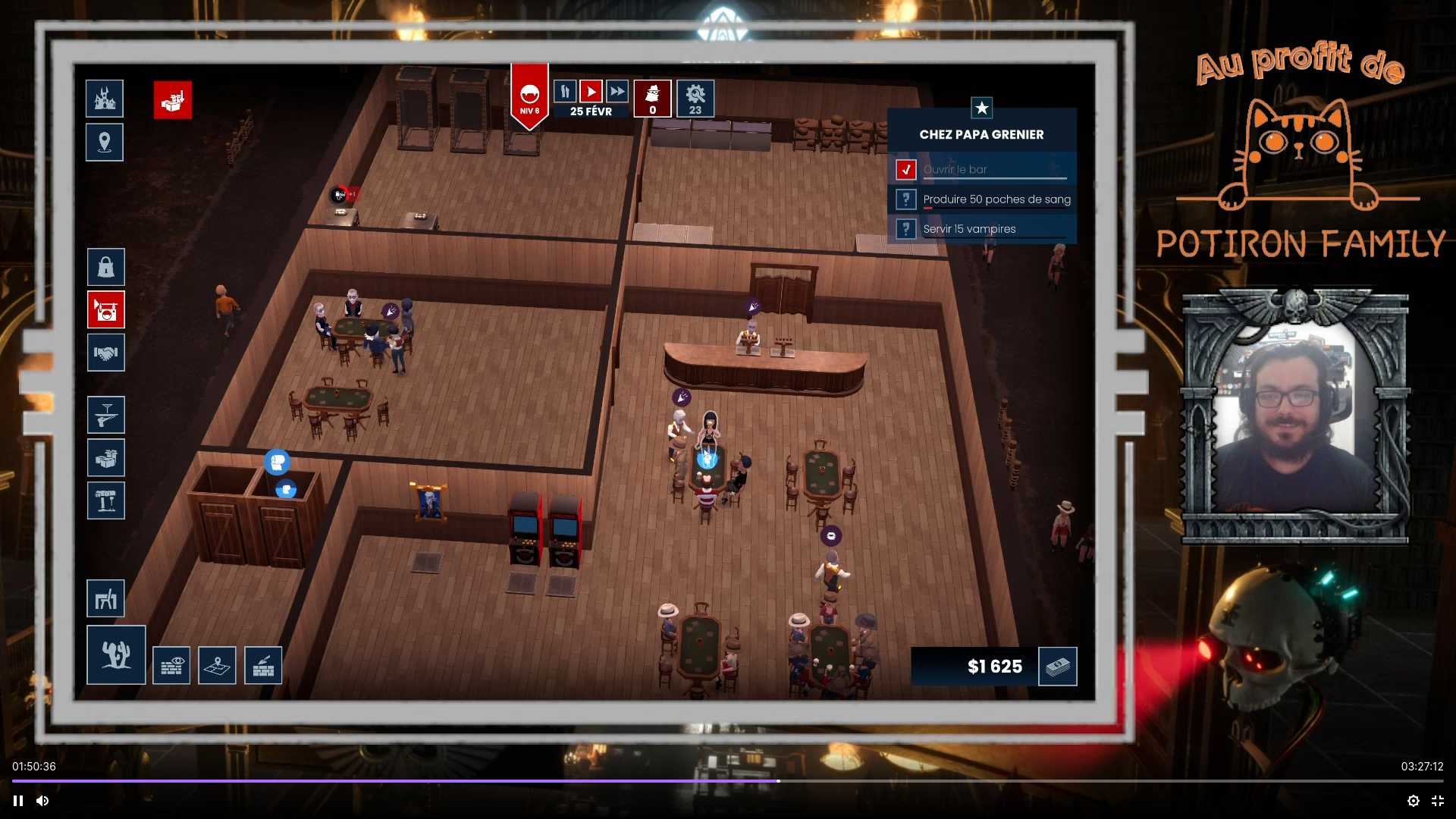Click the video playback progress bar
This screenshot has height=819, width=1456.
[x=728, y=780]
